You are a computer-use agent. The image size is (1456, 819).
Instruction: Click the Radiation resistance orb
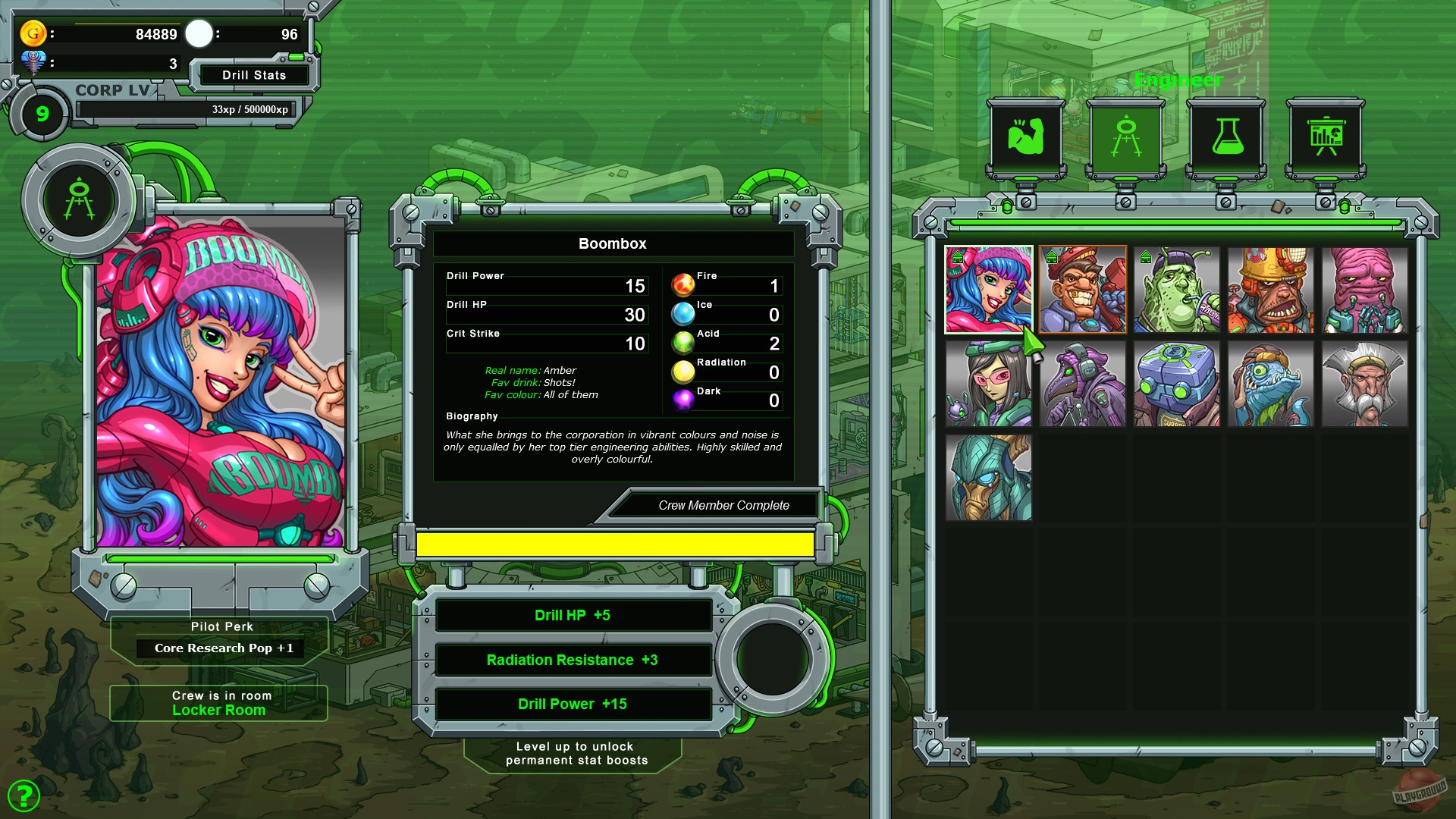682,372
